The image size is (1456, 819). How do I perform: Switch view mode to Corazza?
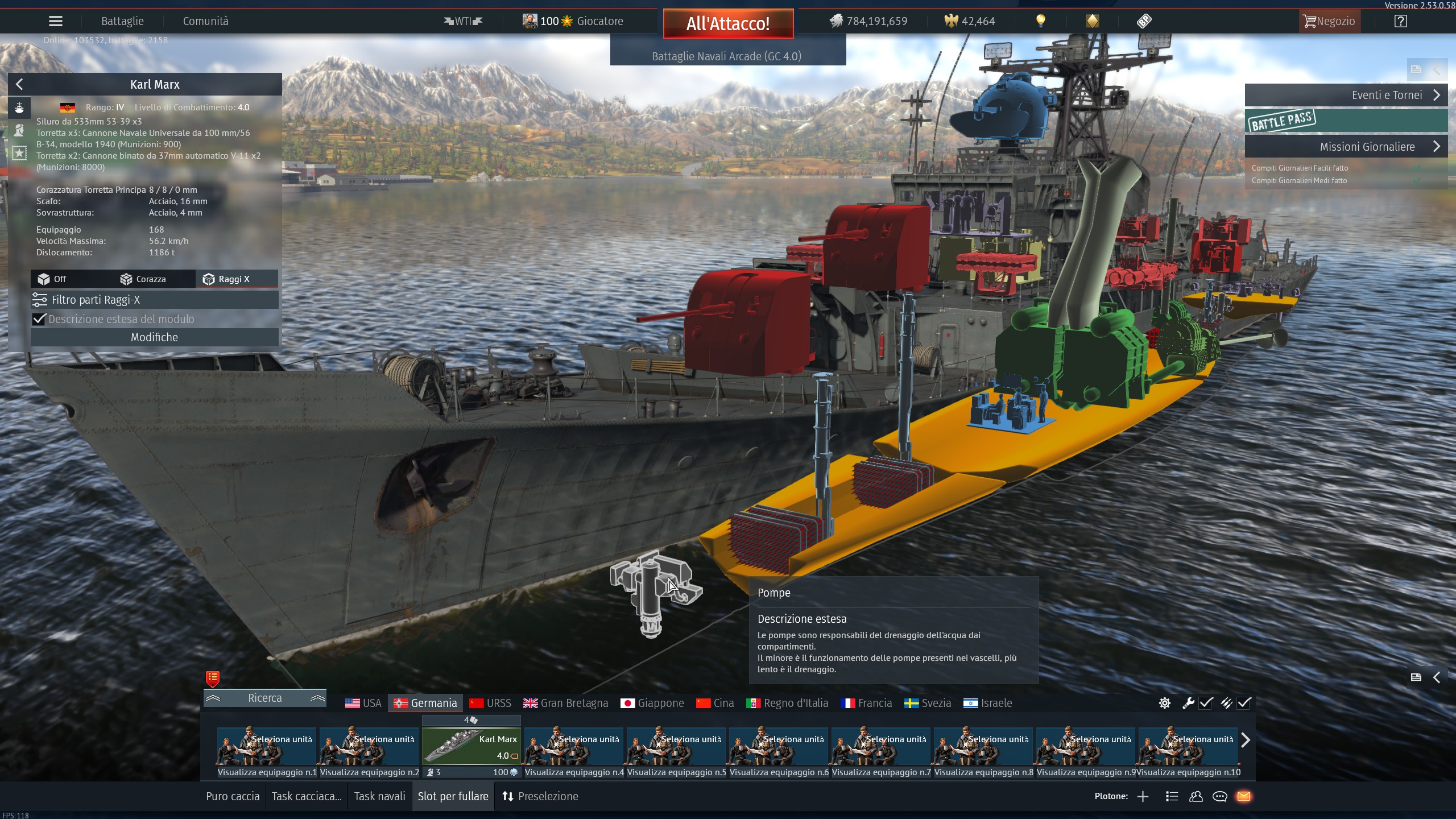click(x=143, y=279)
